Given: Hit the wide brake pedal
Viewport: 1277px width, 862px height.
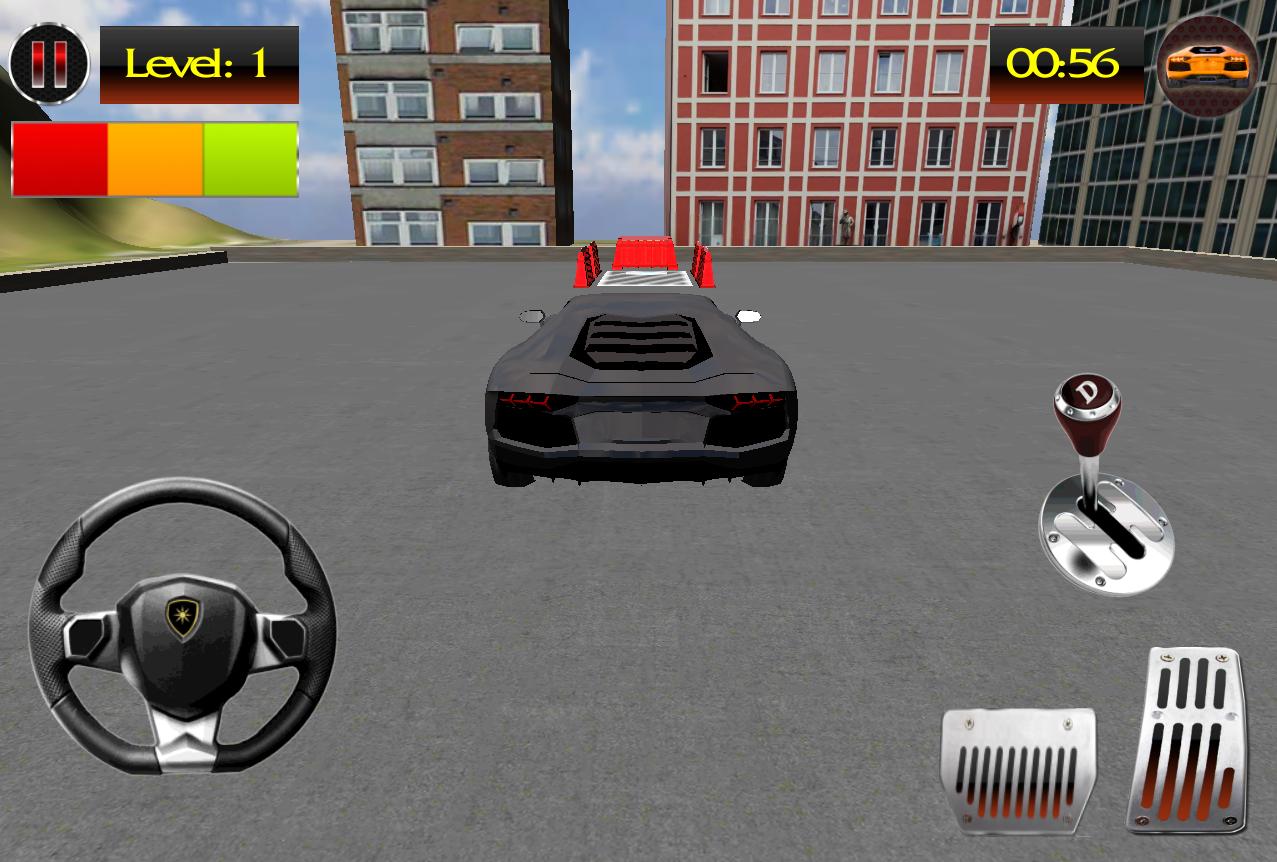Looking at the screenshot, I should pos(1018,769).
